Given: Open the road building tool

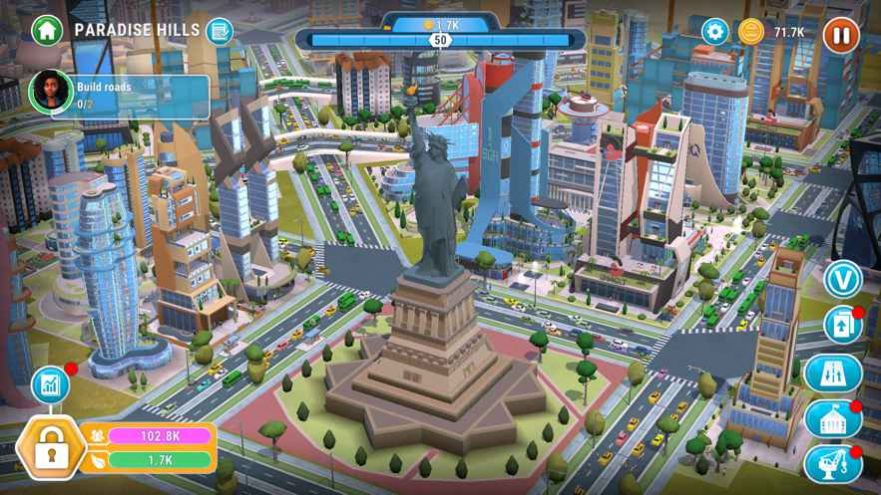Looking at the screenshot, I should pyautogui.click(x=833, y=373).
